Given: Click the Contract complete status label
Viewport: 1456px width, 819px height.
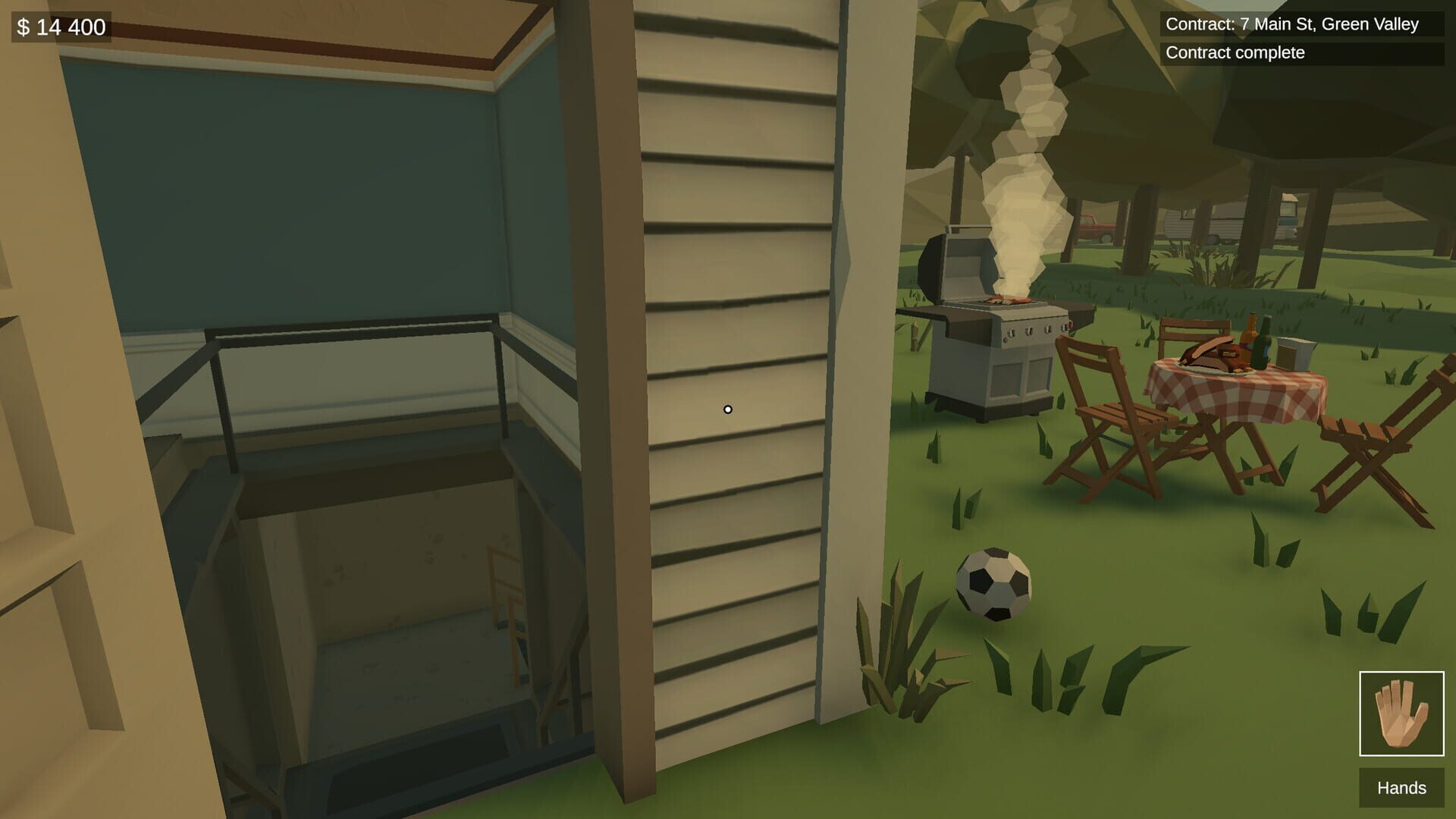Looking at the screenshot, I should click(1232, 53).
